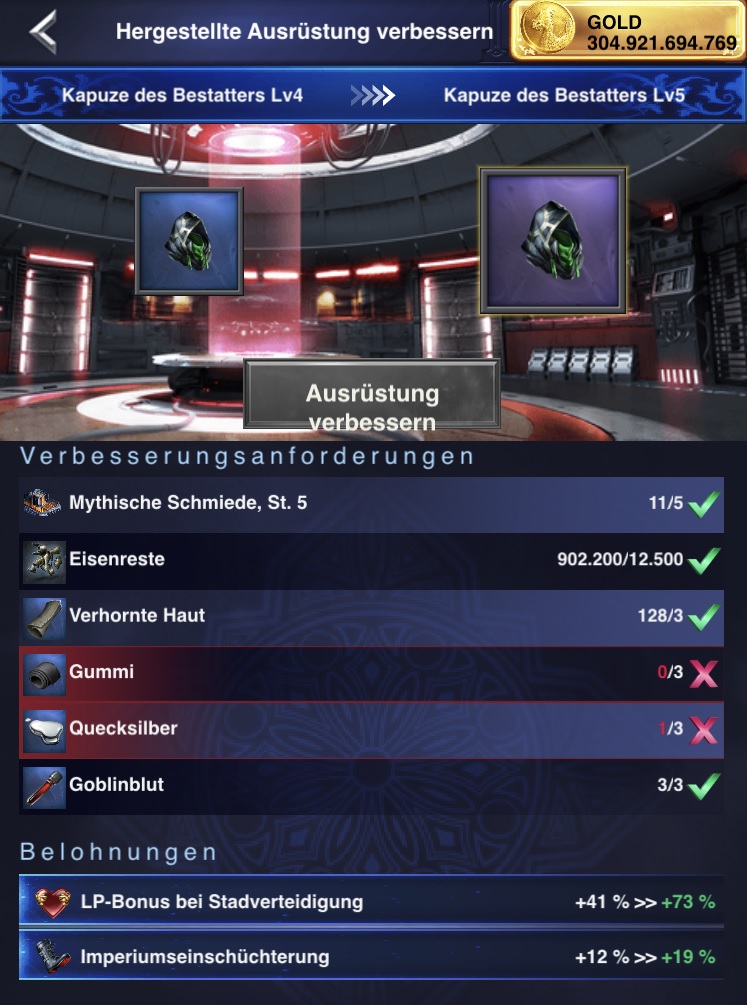Select the Lv4 Kapuze des Bestatters thumbnail

190,241
